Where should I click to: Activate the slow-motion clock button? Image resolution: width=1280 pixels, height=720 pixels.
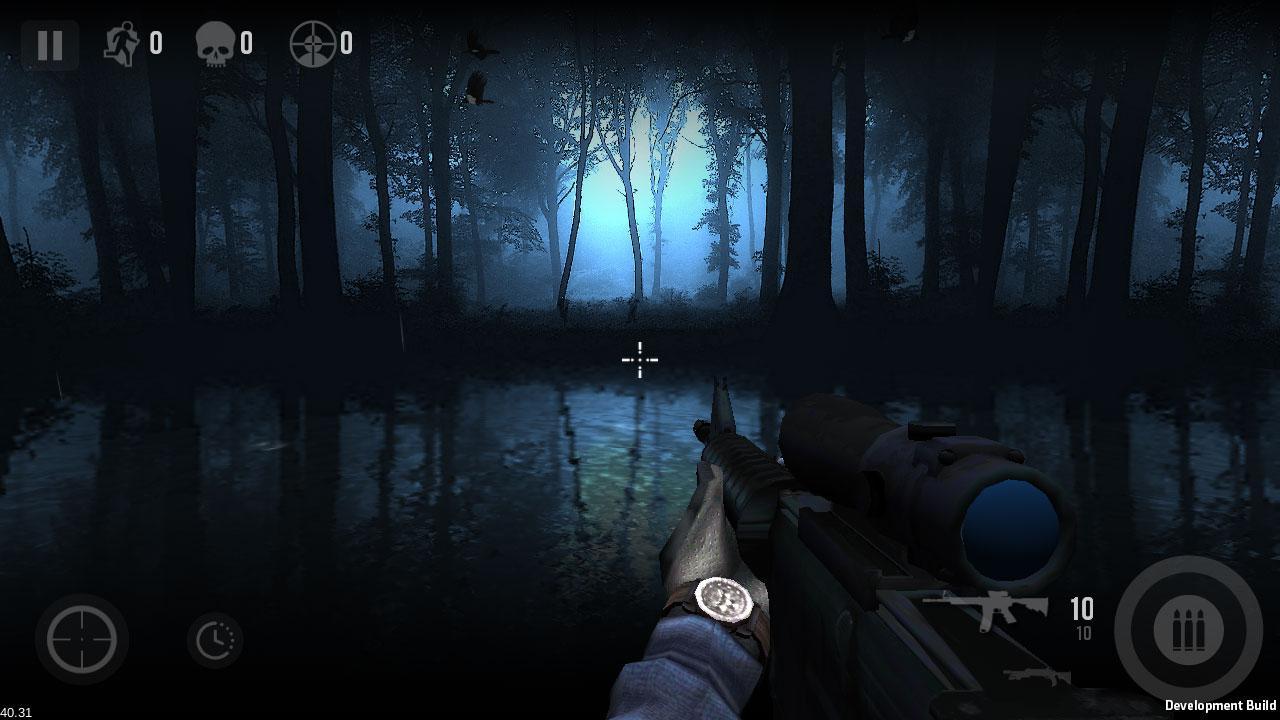tap(215, 640)
